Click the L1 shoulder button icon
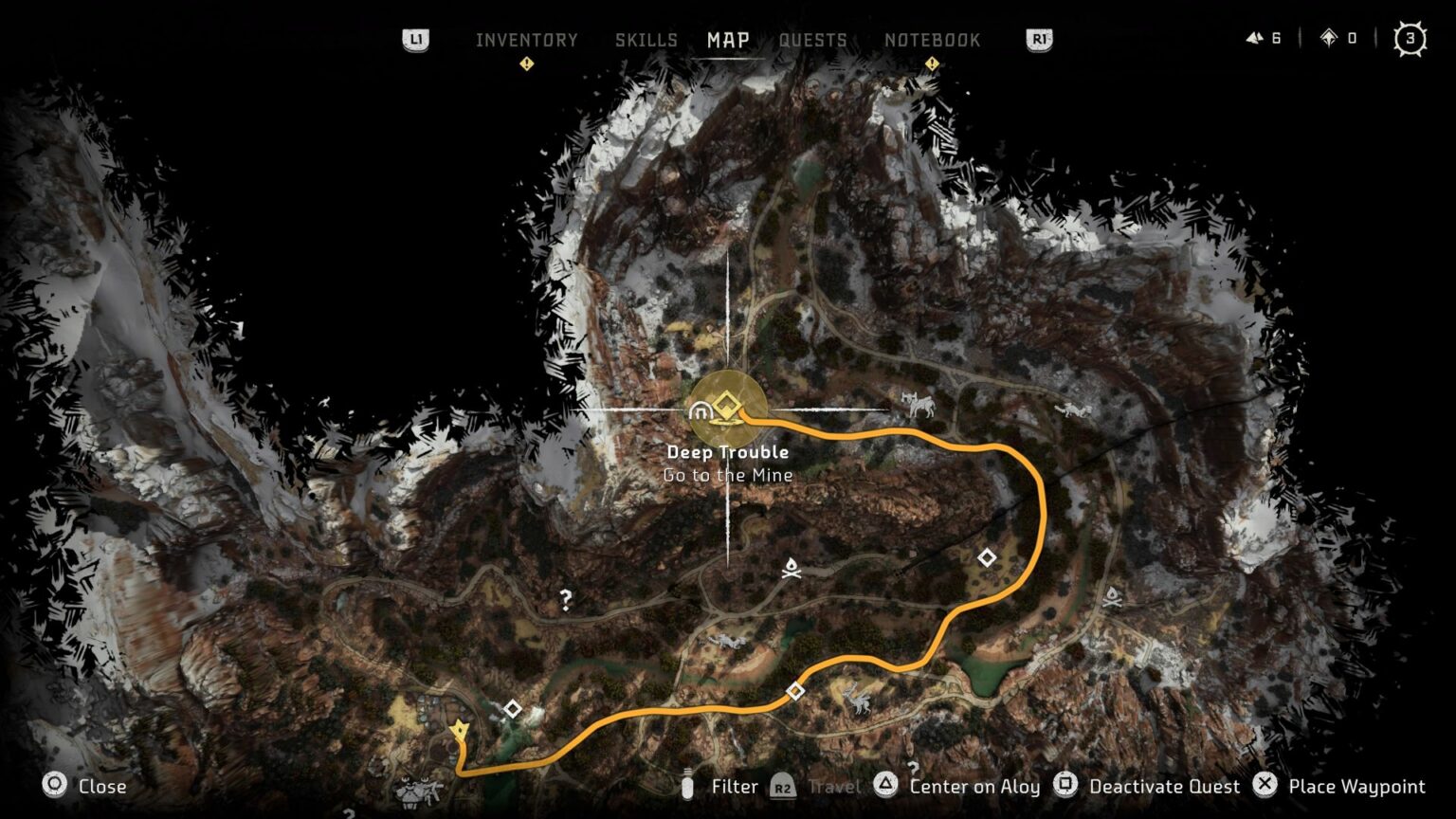The height and width of the screenshot is (819, 1456). point(417,40)
